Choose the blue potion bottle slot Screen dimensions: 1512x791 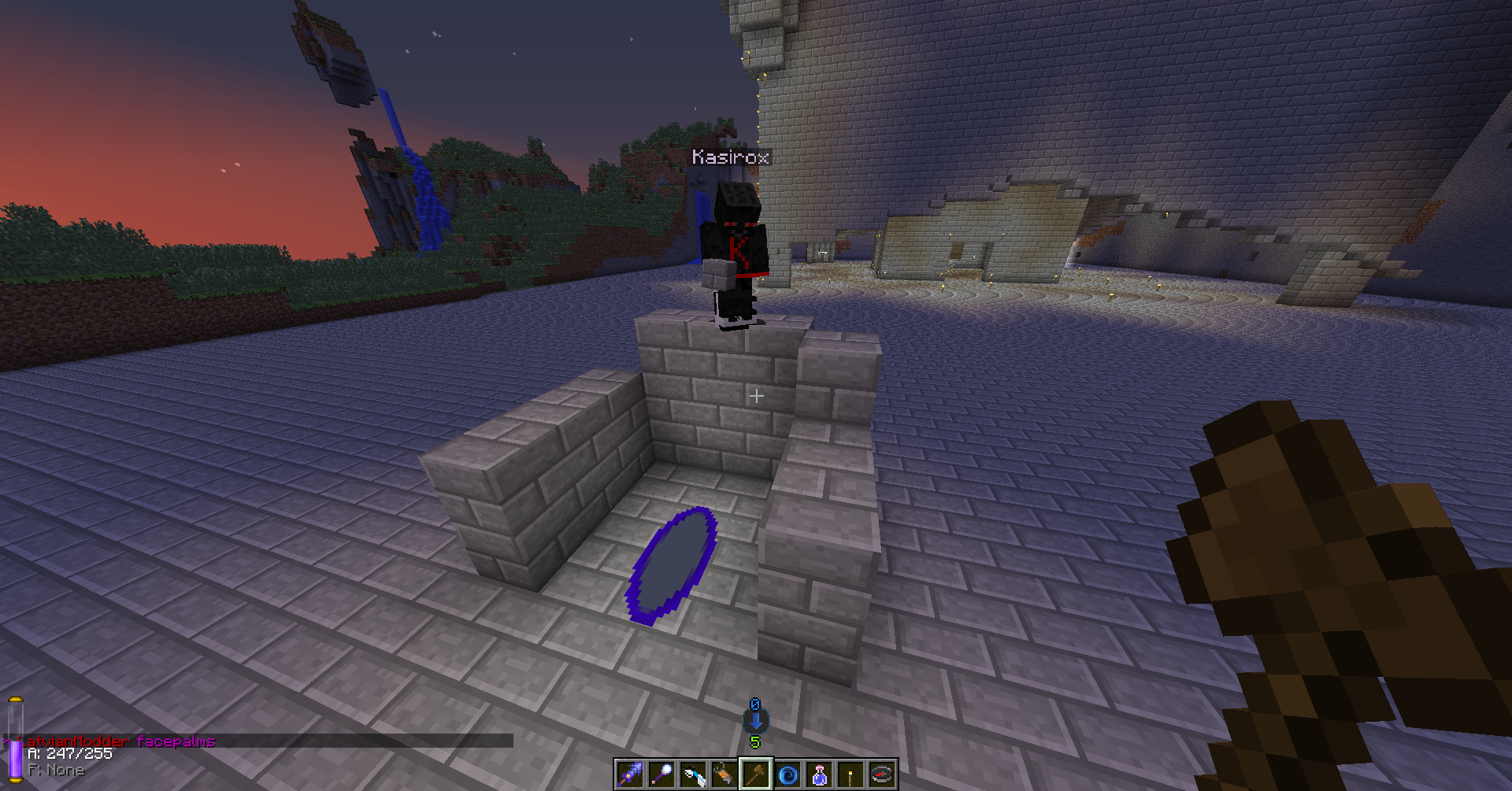tap(819, 774)
